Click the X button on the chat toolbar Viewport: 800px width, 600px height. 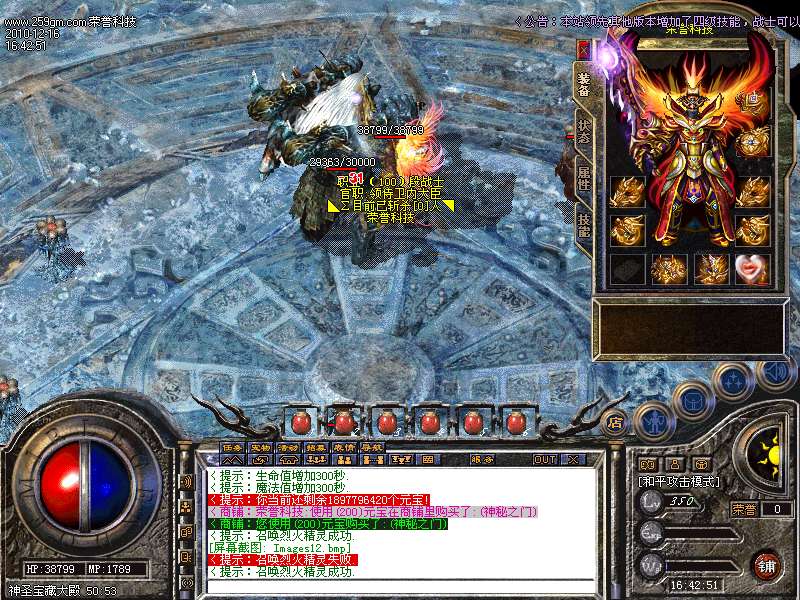[574, 459]
